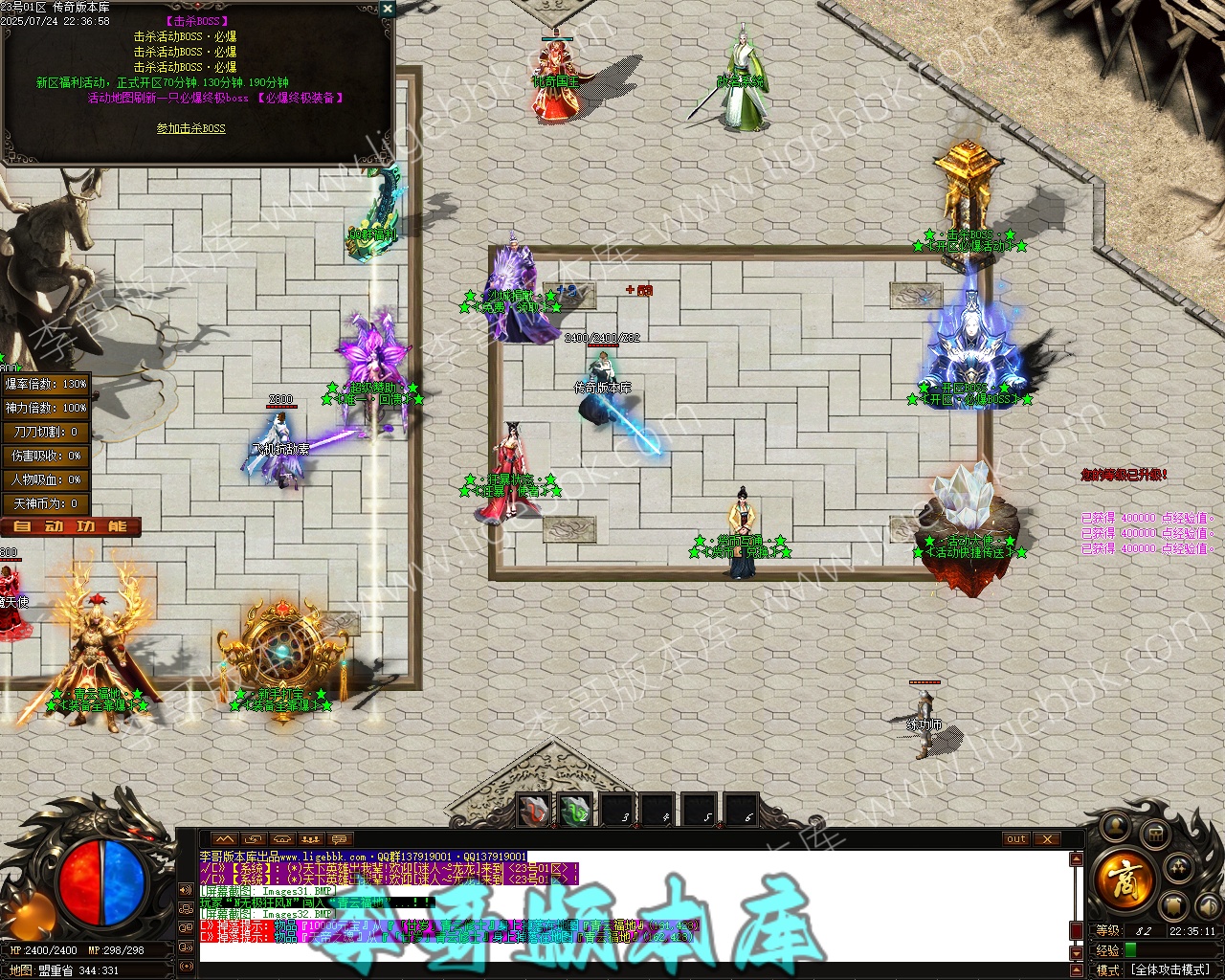Use the green item in hotbar slot 2
The image size is (1225, 980).
click(575, 811)
